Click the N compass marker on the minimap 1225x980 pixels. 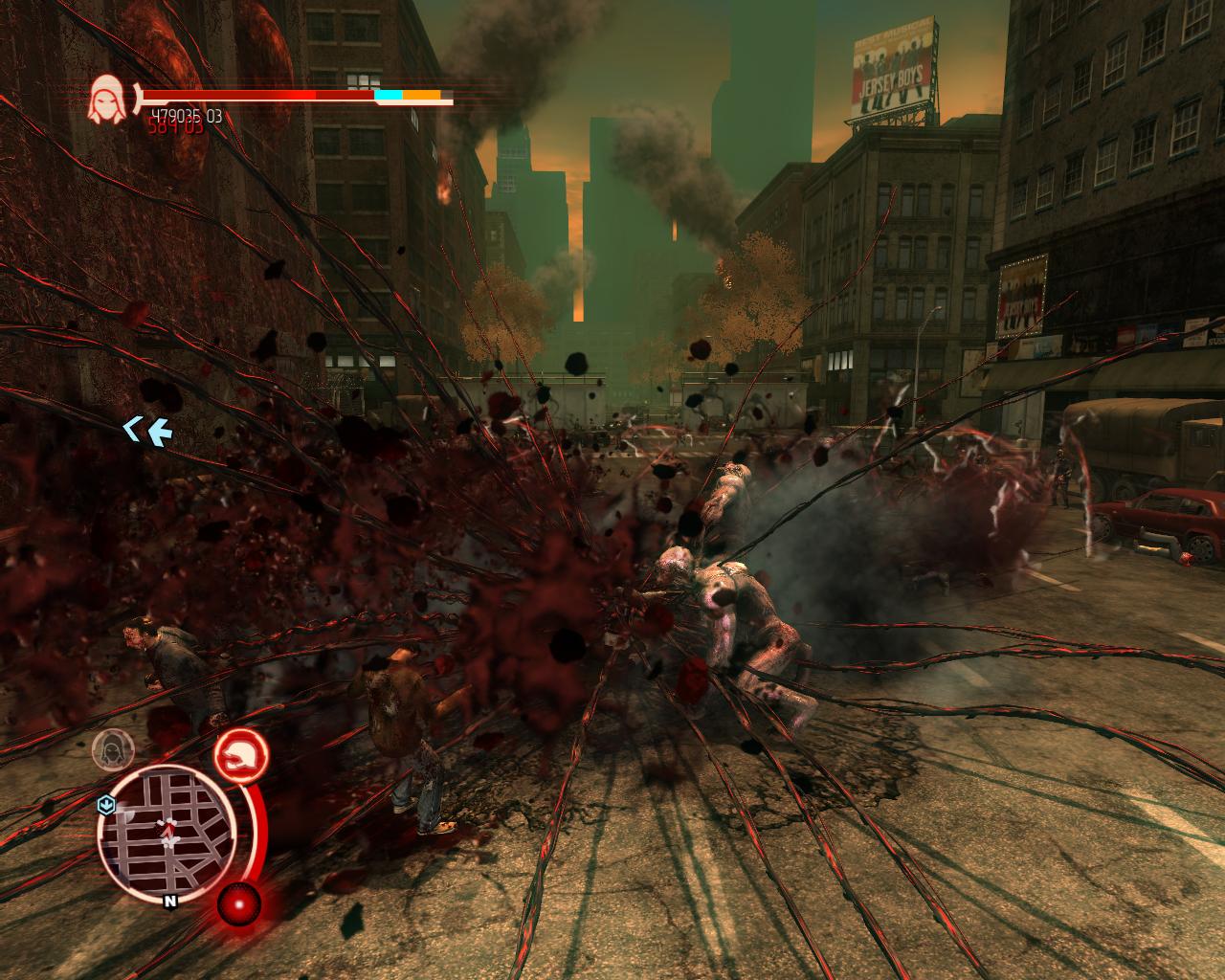pyautogui.click(x=169, y=901)
